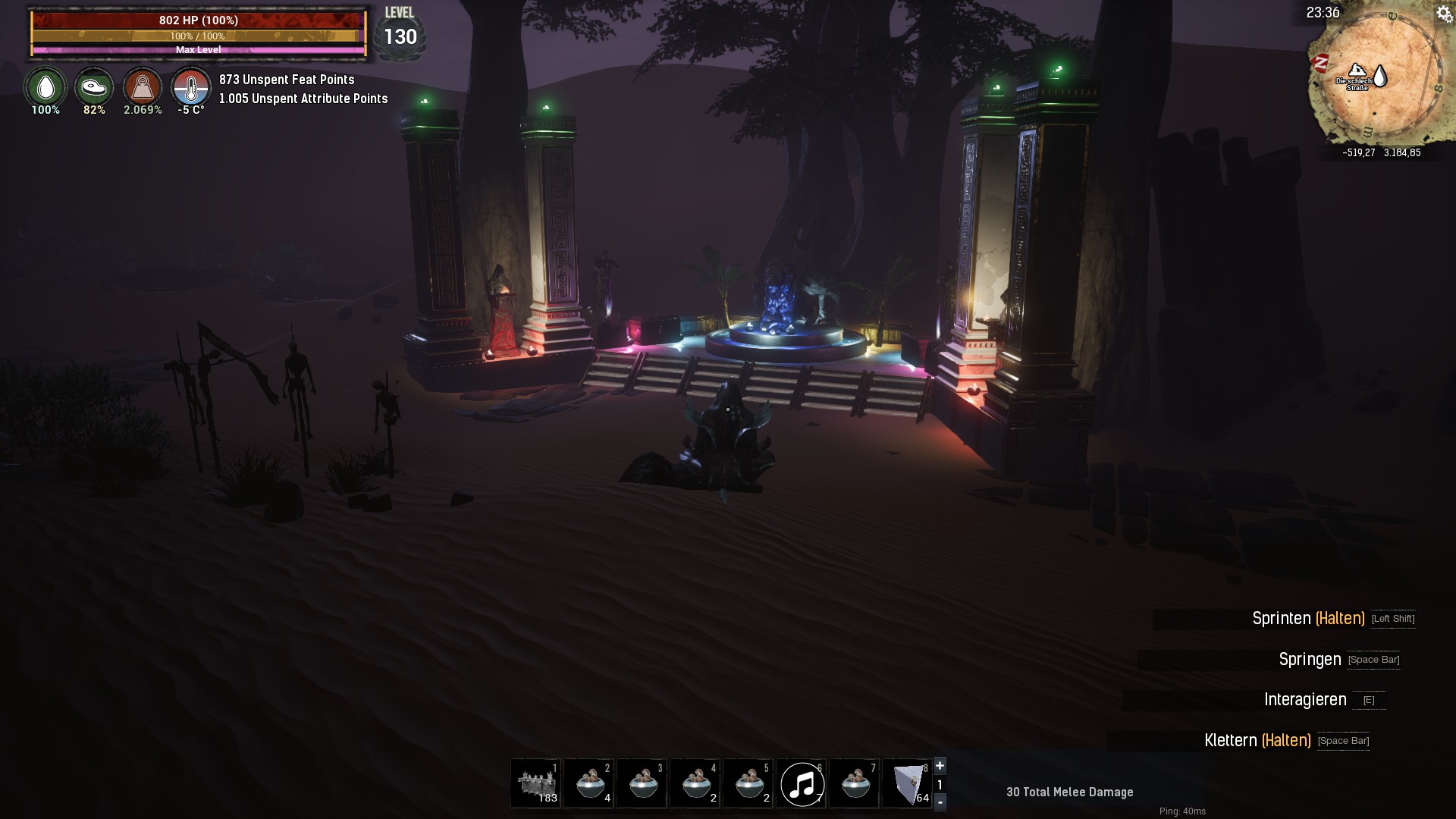Click the hotbar minus button
1456x819 pixels.
point(940,802)
